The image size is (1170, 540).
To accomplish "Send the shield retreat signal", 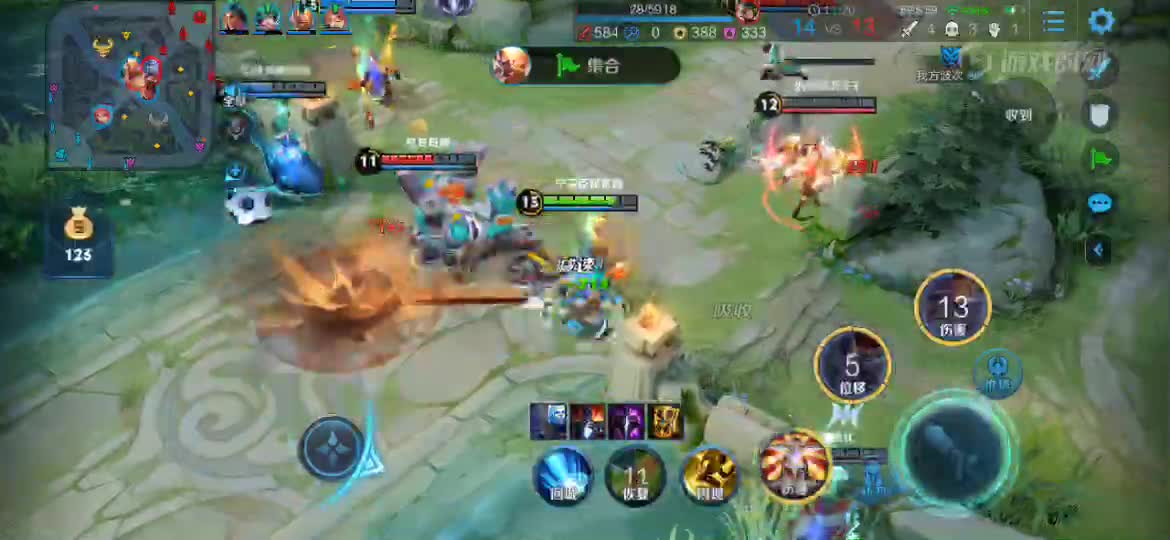I will pyautogui.click(x=1100, y=114).
